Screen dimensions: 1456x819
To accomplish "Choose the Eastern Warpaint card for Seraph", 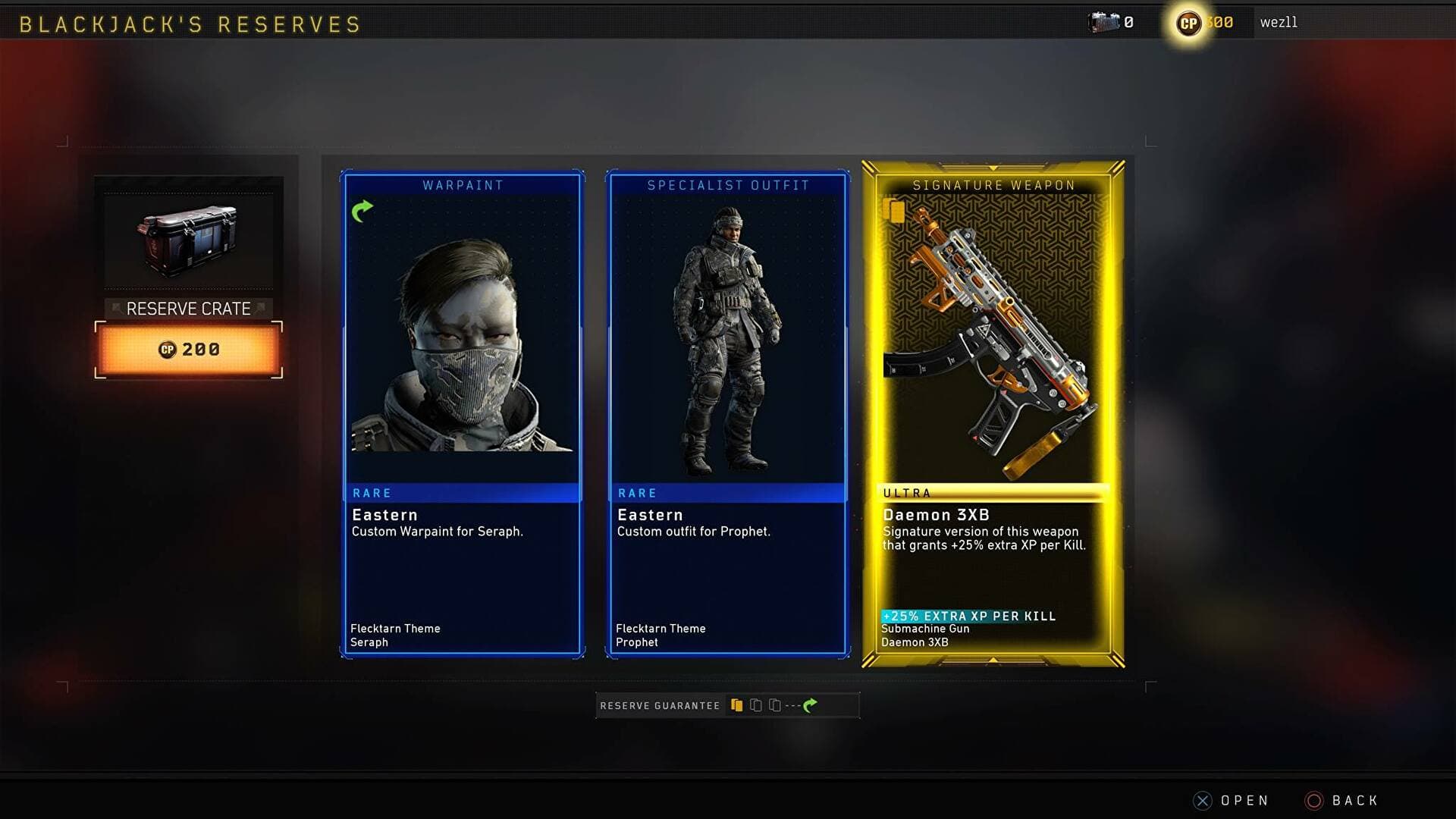I will (463, 413).
